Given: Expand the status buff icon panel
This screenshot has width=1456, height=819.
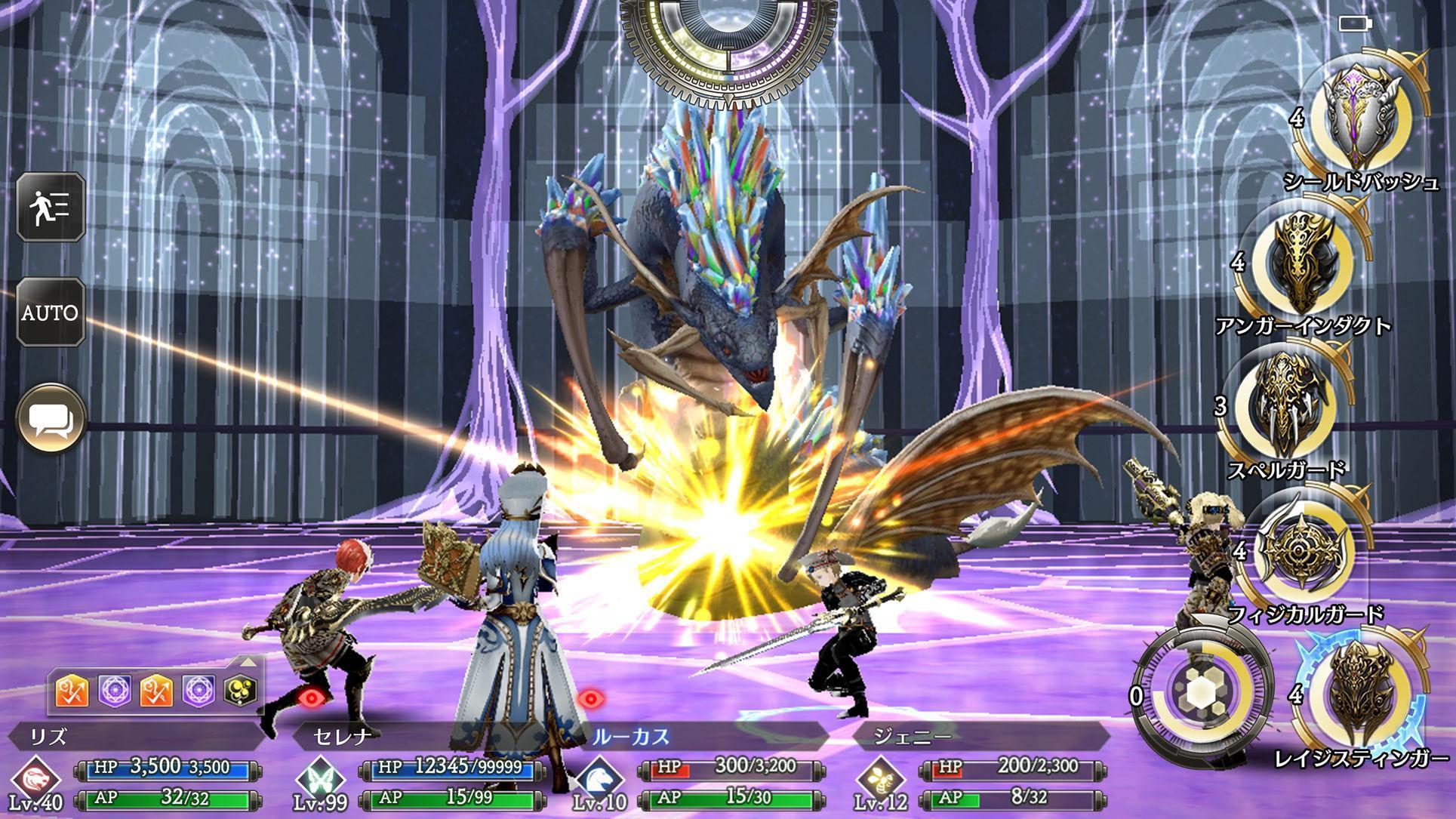Looking at the screenshot, I should 248,664.
